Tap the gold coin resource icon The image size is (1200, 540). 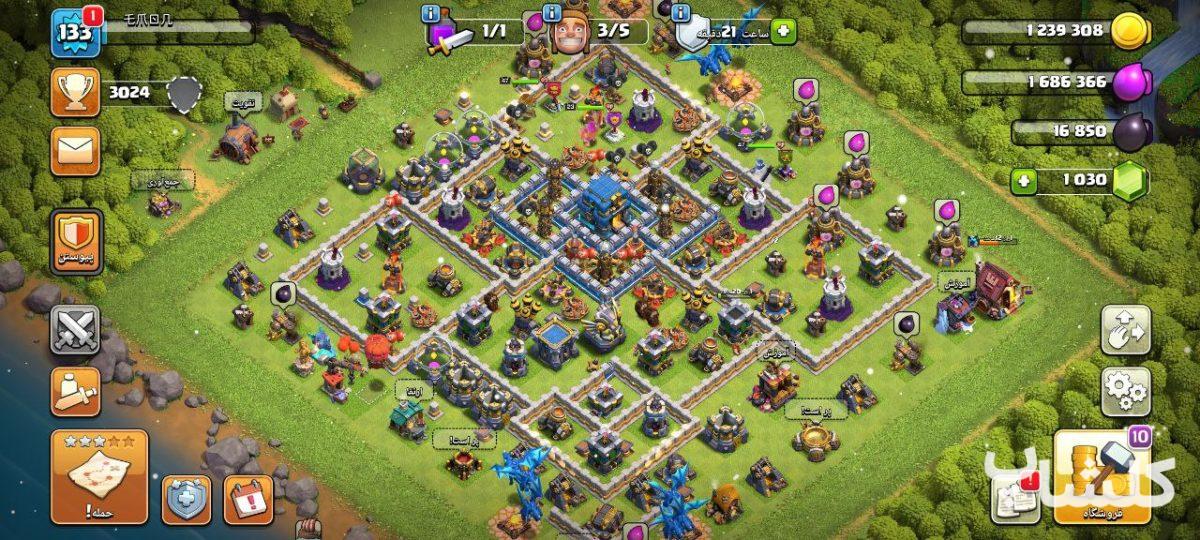pos(1131,31)
